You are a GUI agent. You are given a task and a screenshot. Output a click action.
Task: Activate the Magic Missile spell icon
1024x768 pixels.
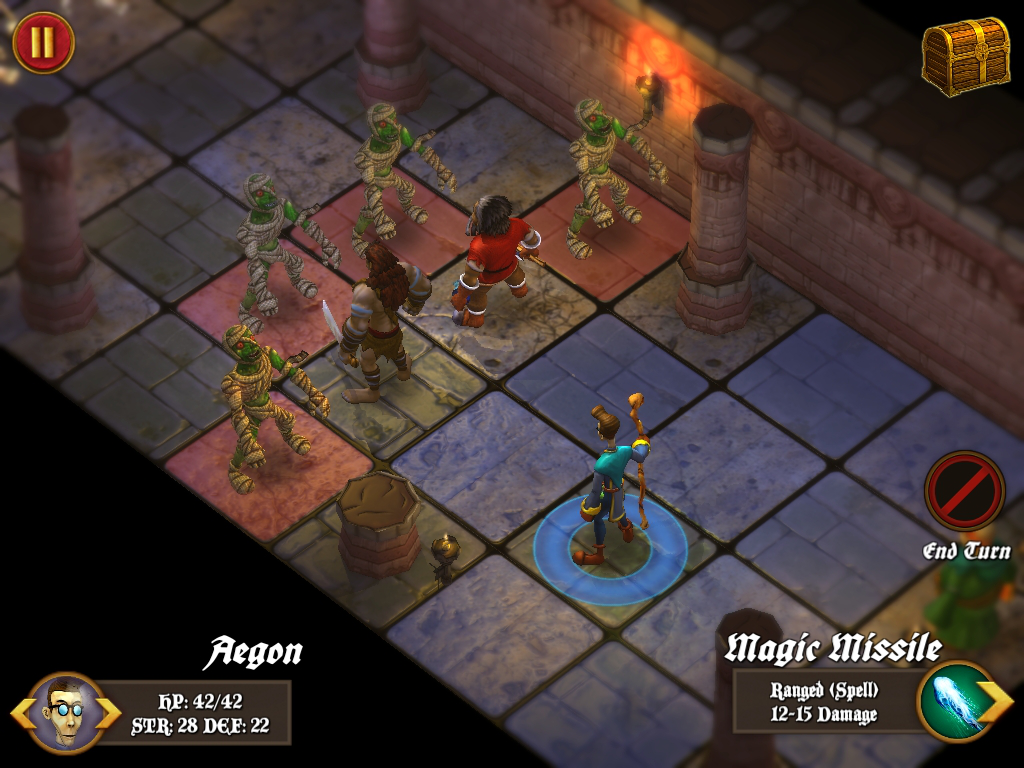[950, 702]
